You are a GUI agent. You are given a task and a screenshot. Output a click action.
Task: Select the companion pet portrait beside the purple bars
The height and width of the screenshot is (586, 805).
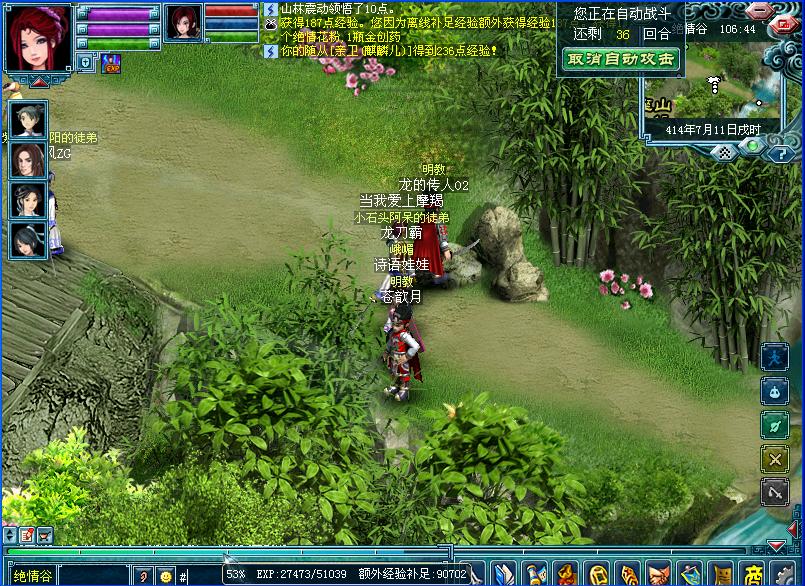(184, 22)
